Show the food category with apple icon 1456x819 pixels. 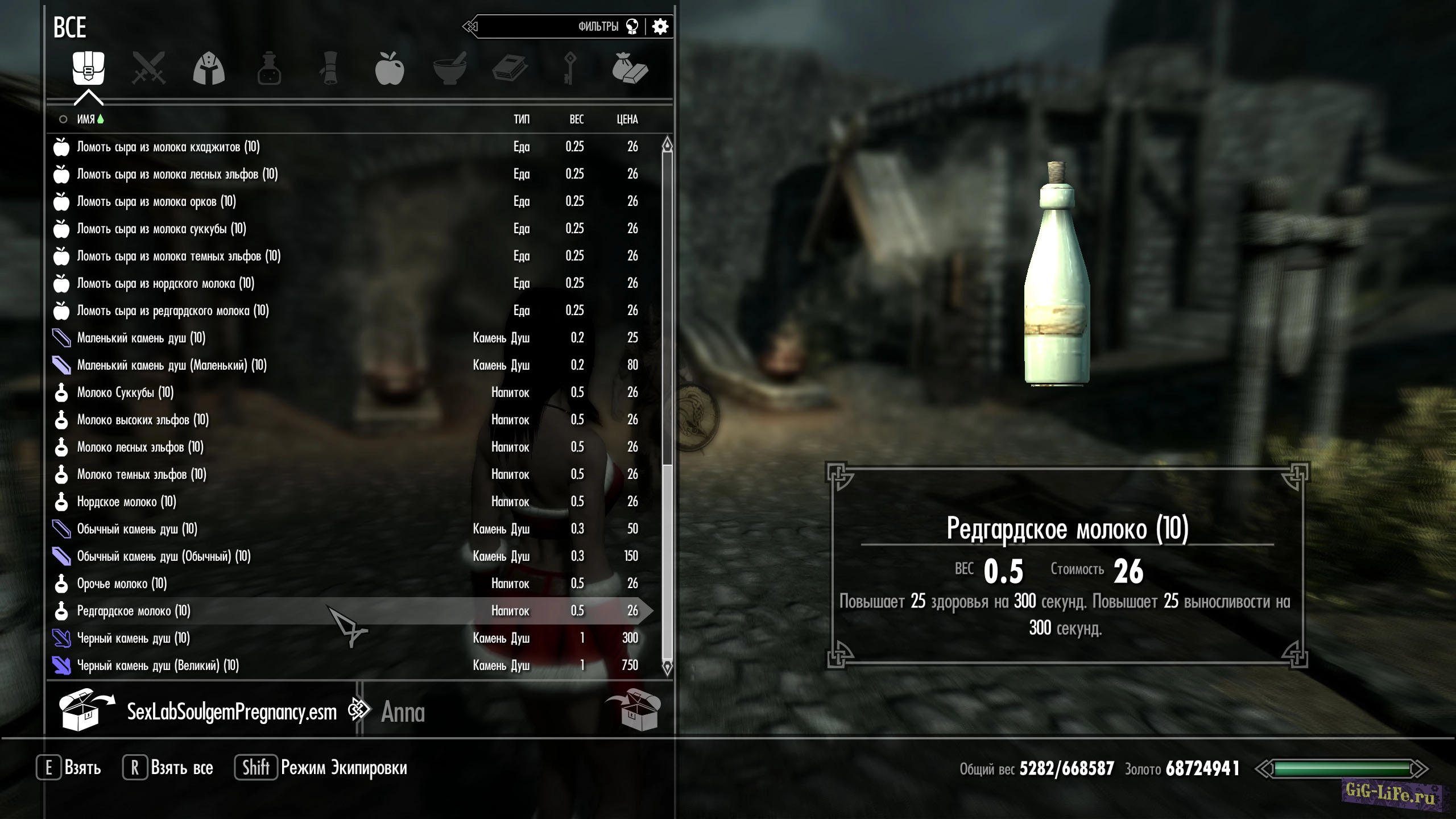pos(390,69)
